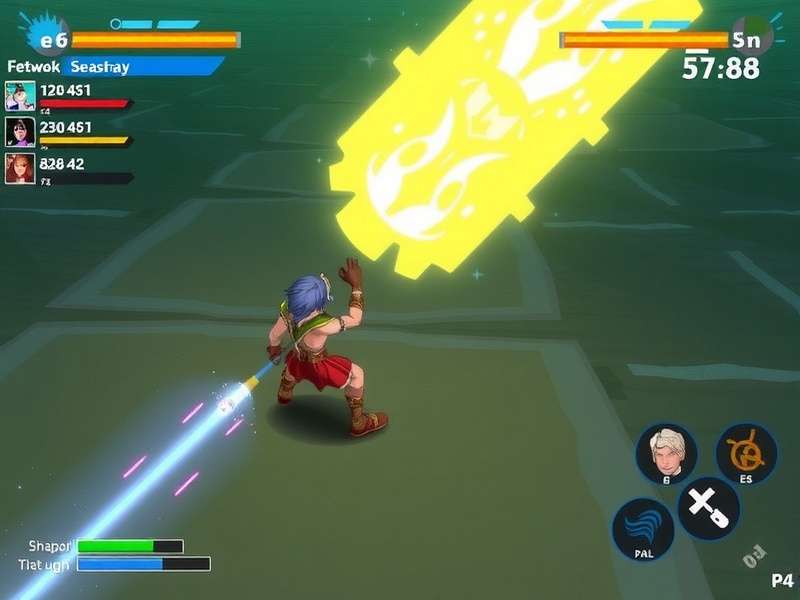Activate the blond character portrait skill
The width and height of the screenshot is (800, 600).
click(x=666, y=455)
